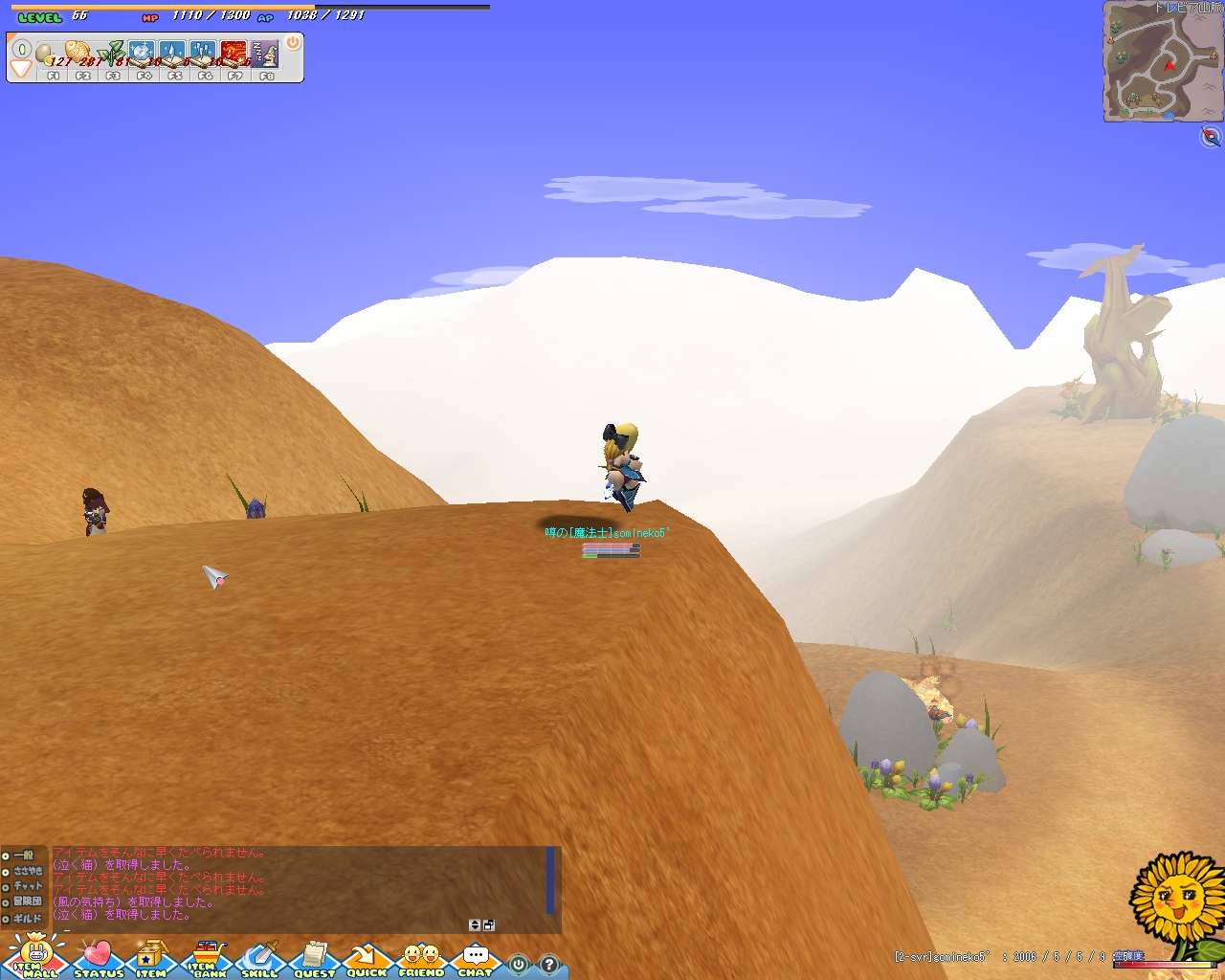
Task: Click the compass icon below the minimap
Action: tap(1211, 137)
